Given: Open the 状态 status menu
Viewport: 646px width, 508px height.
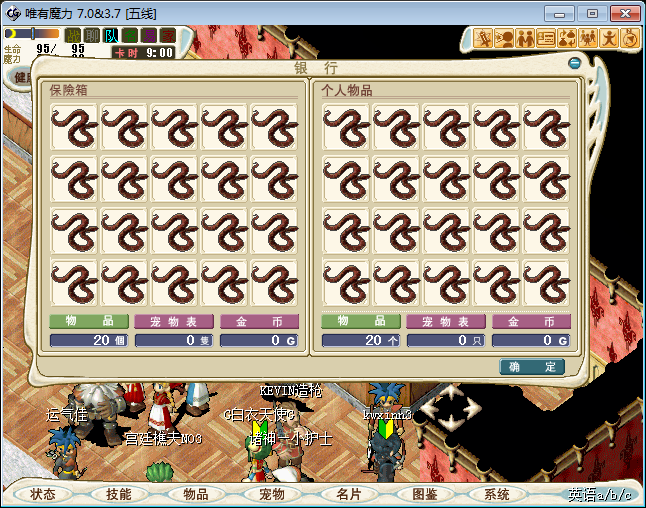Looking at the screenshot, I should (x=43, y=494).
